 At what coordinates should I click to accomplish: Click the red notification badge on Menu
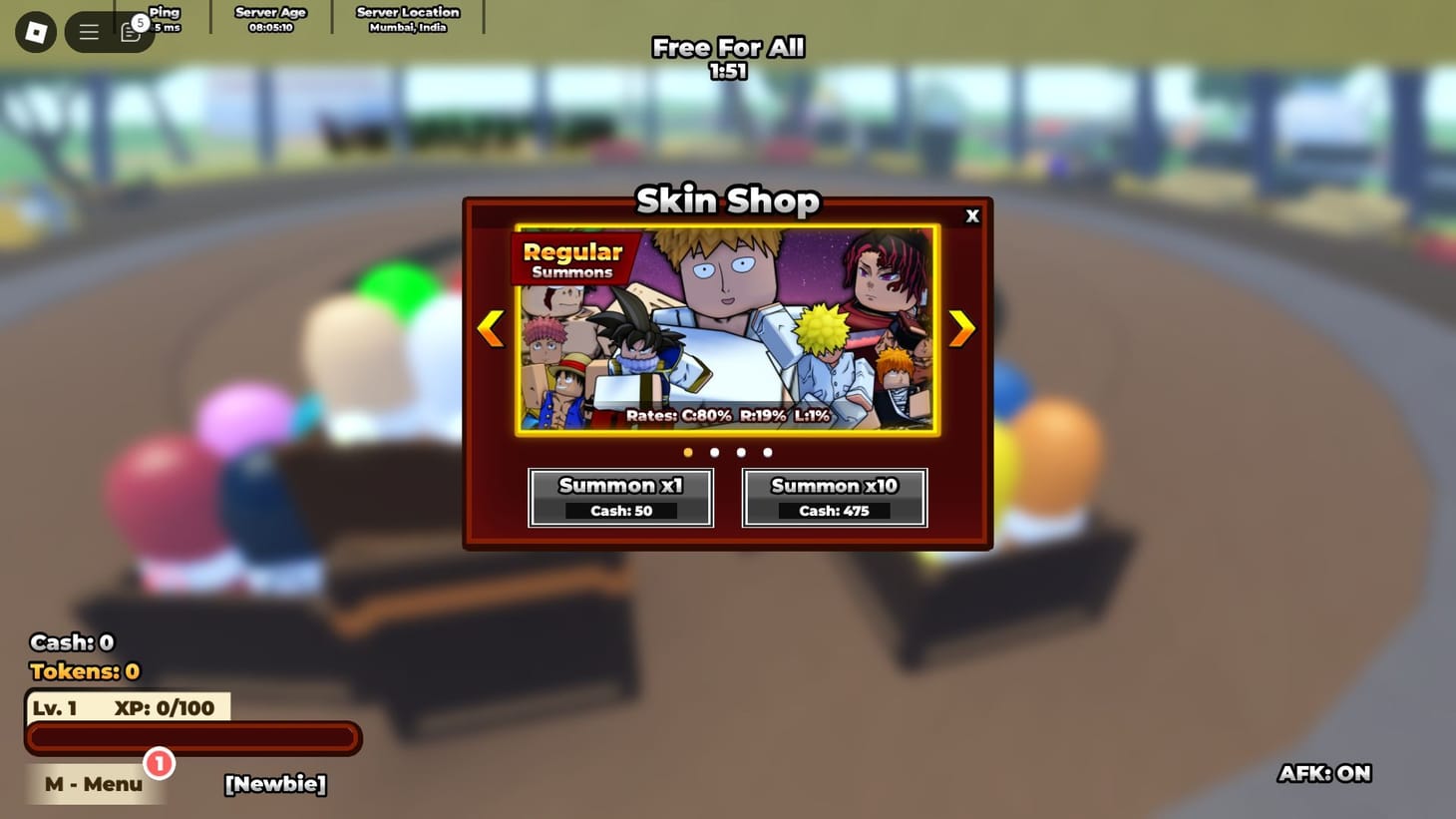pyautogui.click(x=158, y=763)
